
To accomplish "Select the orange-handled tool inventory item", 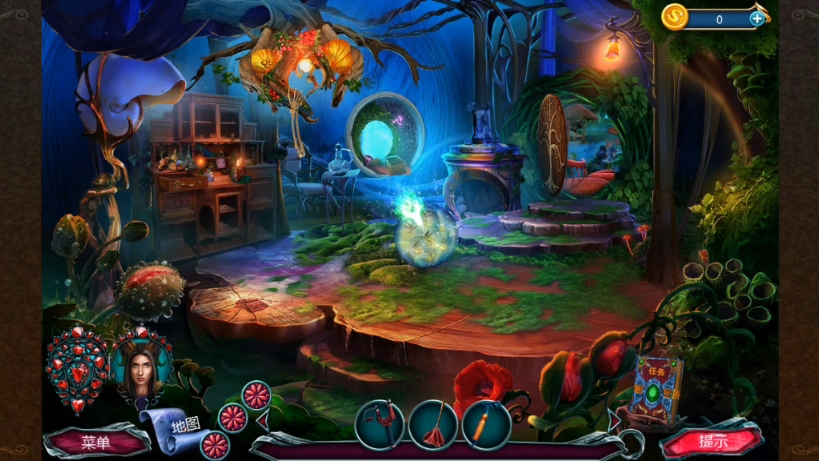I will pyautogui.click(x=487, y=424).
